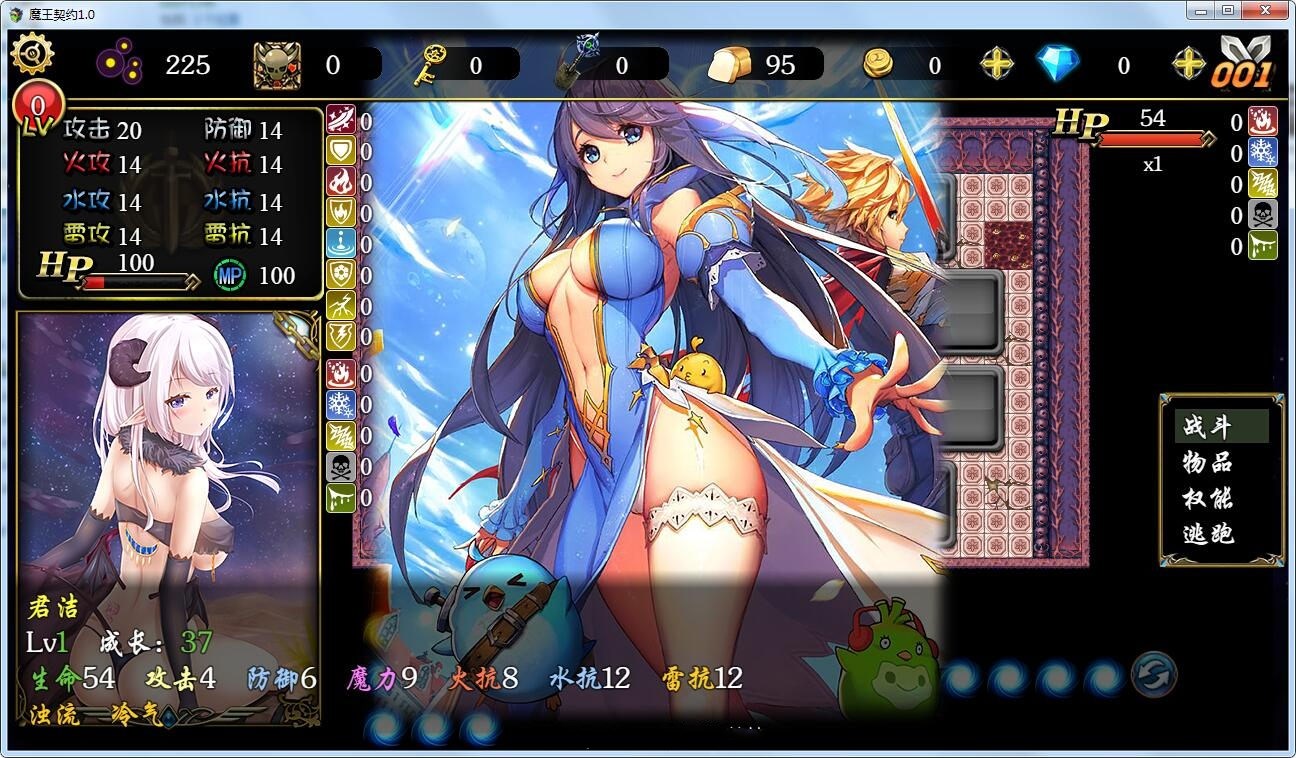Click the flame status icon in left column
1296x758 pixels.
341,181
